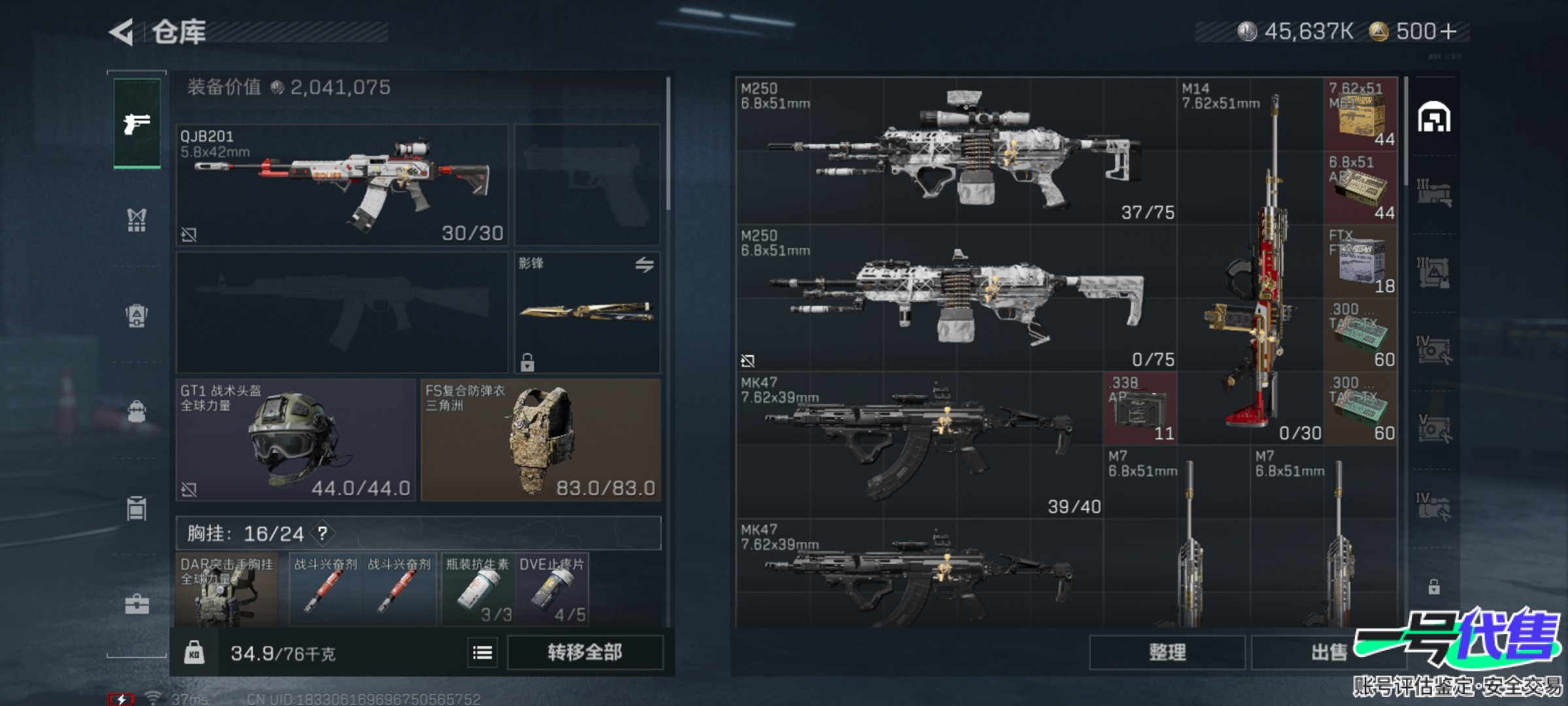Go back using the arrow beside 仓库

coord(122,32)
